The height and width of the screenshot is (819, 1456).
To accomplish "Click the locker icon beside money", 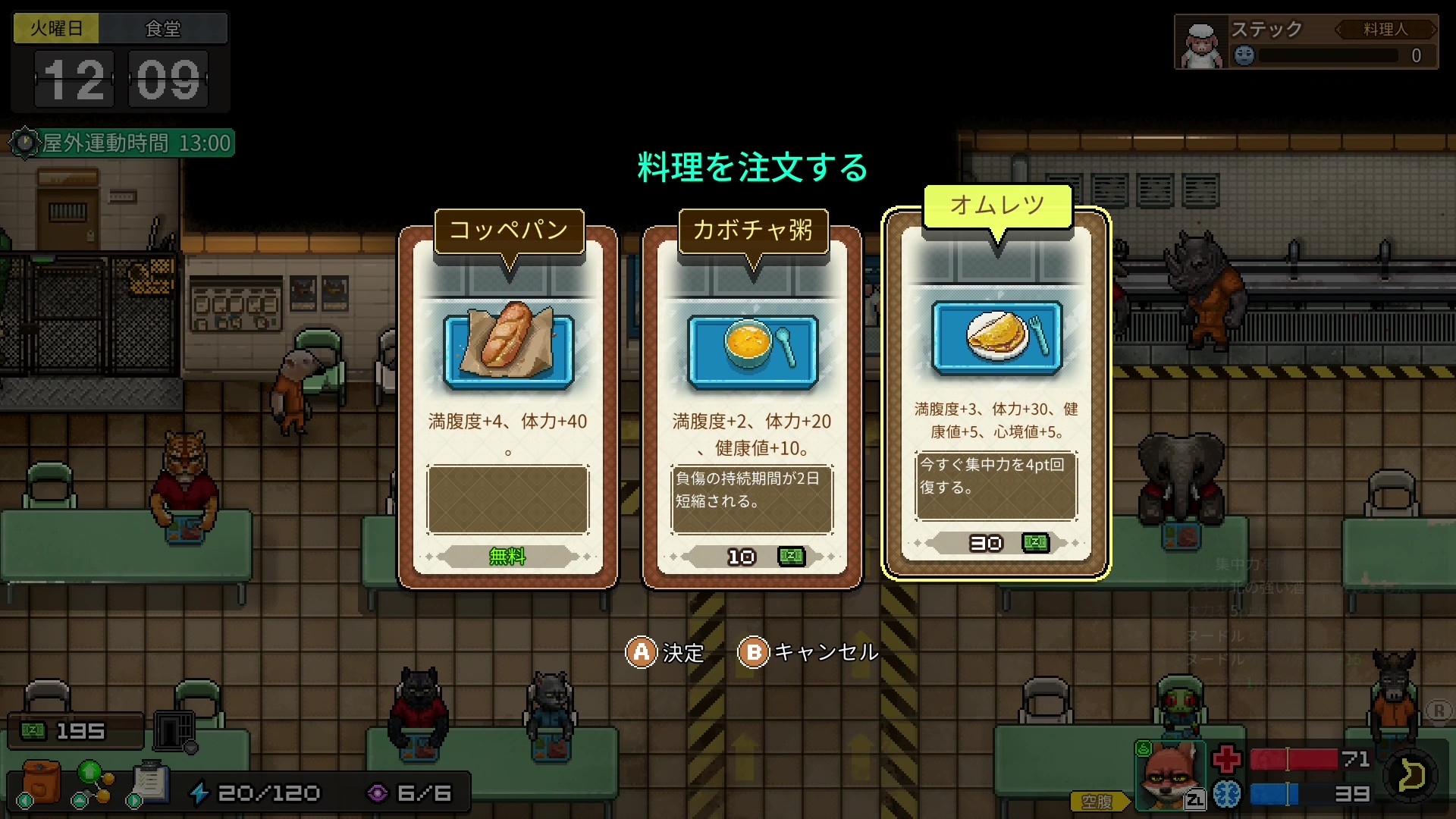I will (x=175, y=731).
